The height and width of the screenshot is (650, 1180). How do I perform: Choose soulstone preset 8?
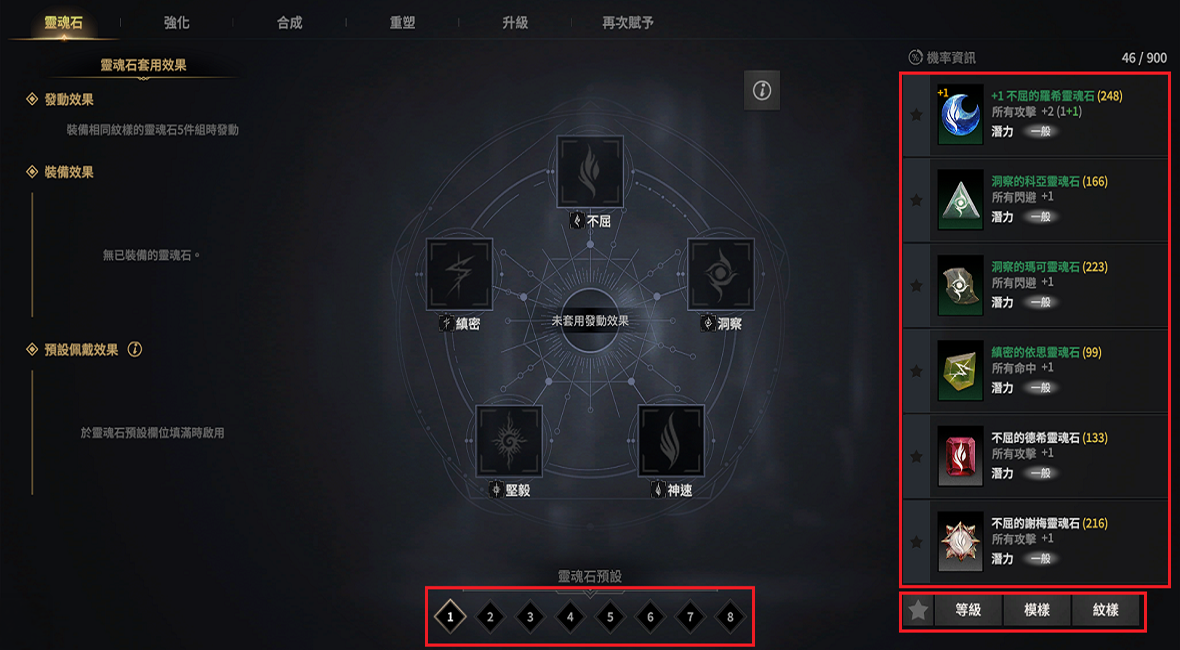[730, 617]
